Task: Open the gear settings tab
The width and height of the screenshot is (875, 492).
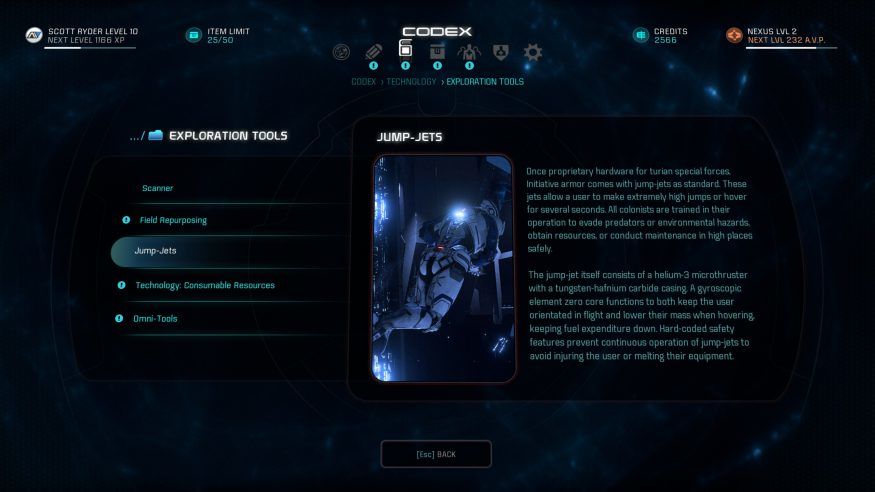Action: [532, 52]
